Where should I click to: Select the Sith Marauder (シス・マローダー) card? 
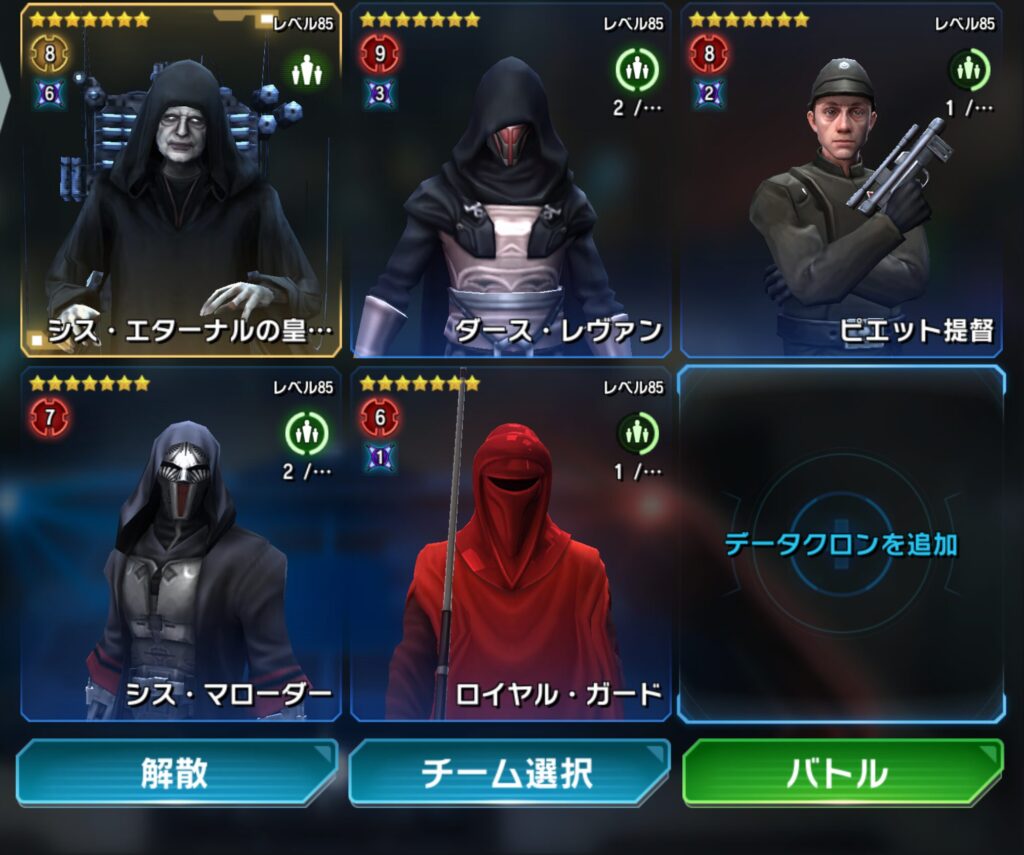point(182,545)
